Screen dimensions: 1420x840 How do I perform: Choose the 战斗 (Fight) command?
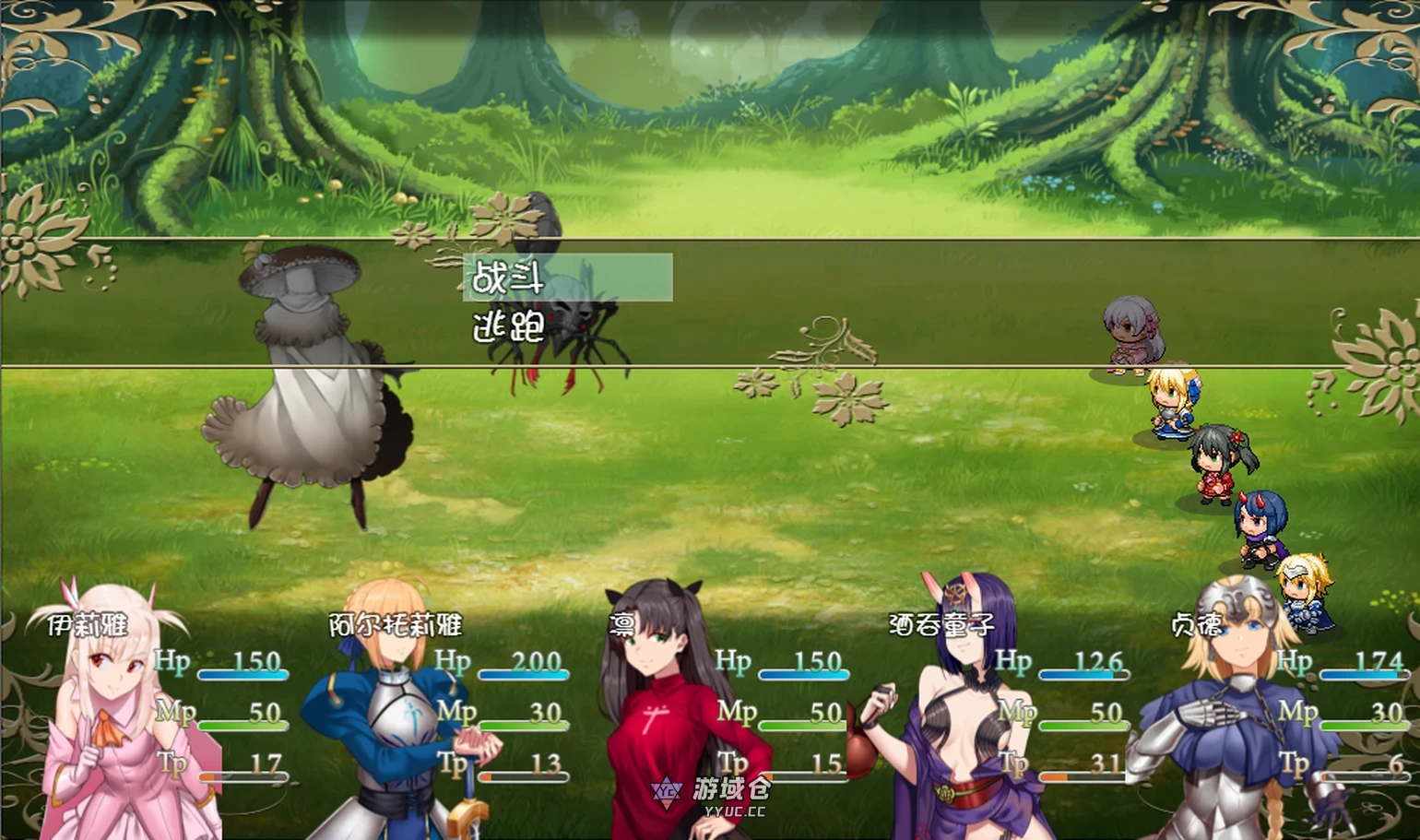tap(566, 278)
